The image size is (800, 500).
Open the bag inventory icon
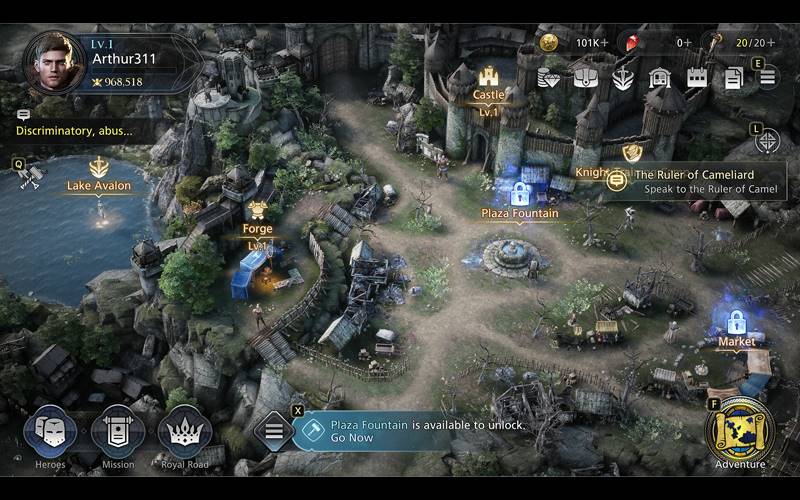[x=586, y=78]
